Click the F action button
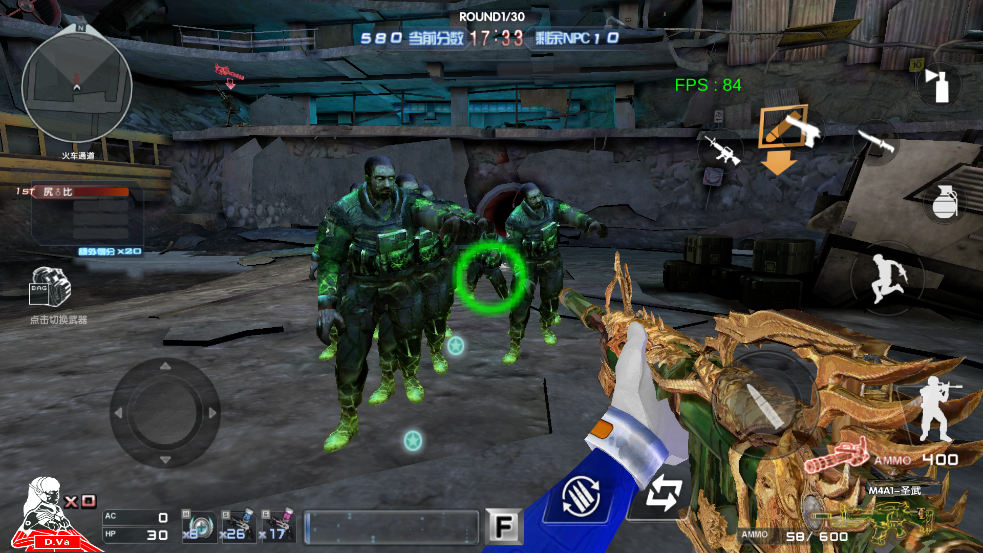Screen dimensions: 983x553 pos(500,526)
